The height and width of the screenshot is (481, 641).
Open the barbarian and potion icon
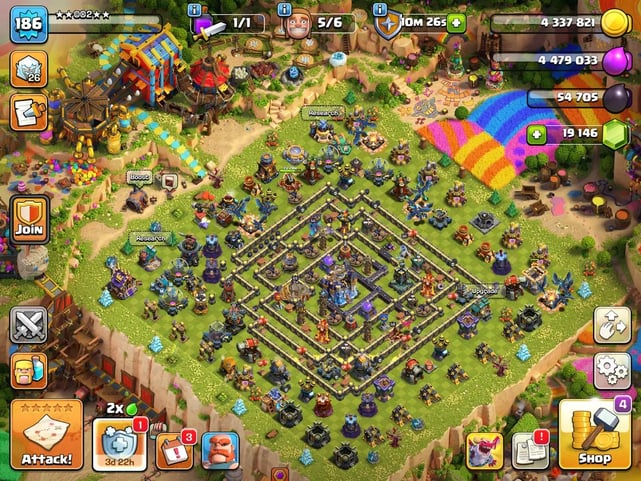coord(28,370)
